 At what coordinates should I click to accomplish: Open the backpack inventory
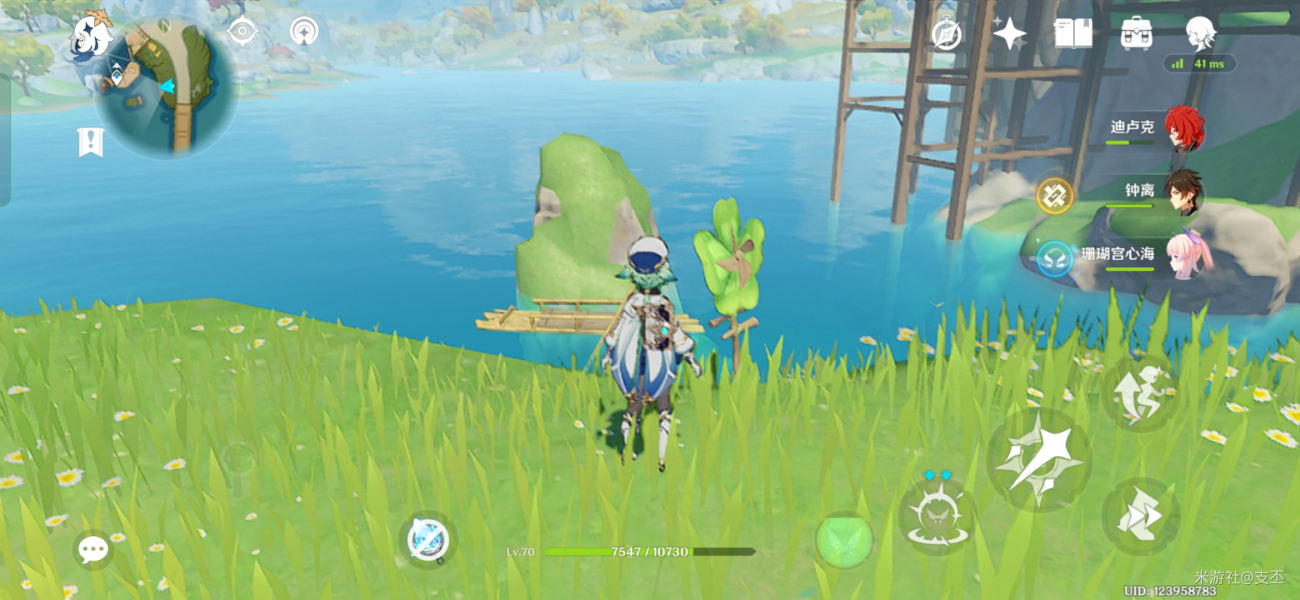click(x=1136, y=33)
